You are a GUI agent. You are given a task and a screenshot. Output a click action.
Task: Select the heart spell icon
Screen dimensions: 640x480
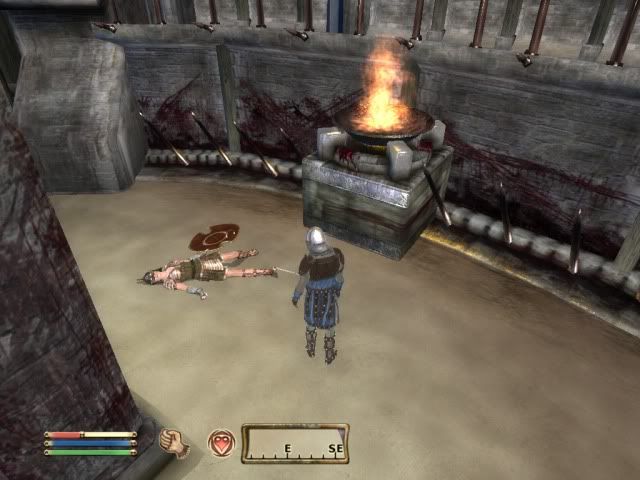(x=221, y=443)
